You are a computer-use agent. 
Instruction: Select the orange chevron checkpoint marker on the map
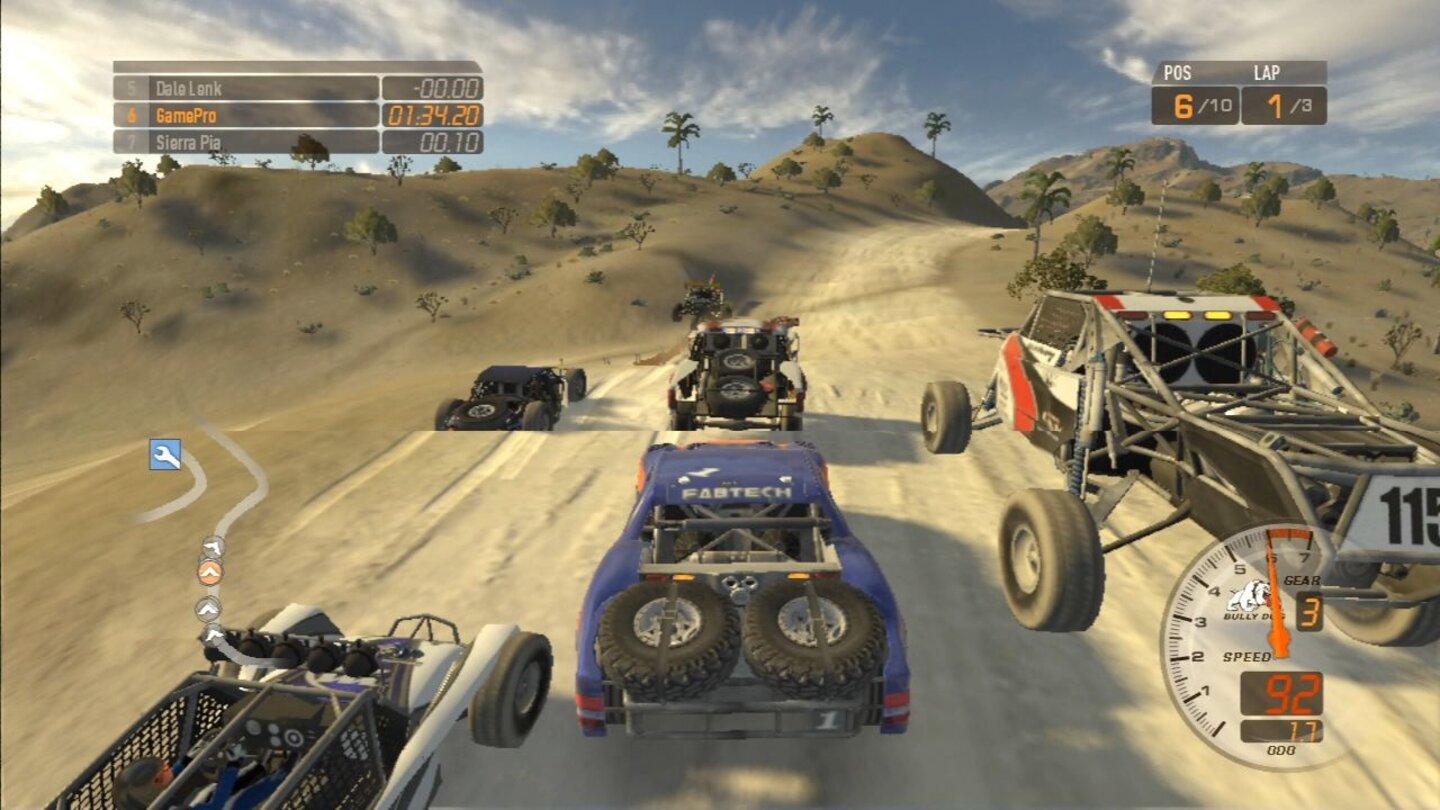209,572
